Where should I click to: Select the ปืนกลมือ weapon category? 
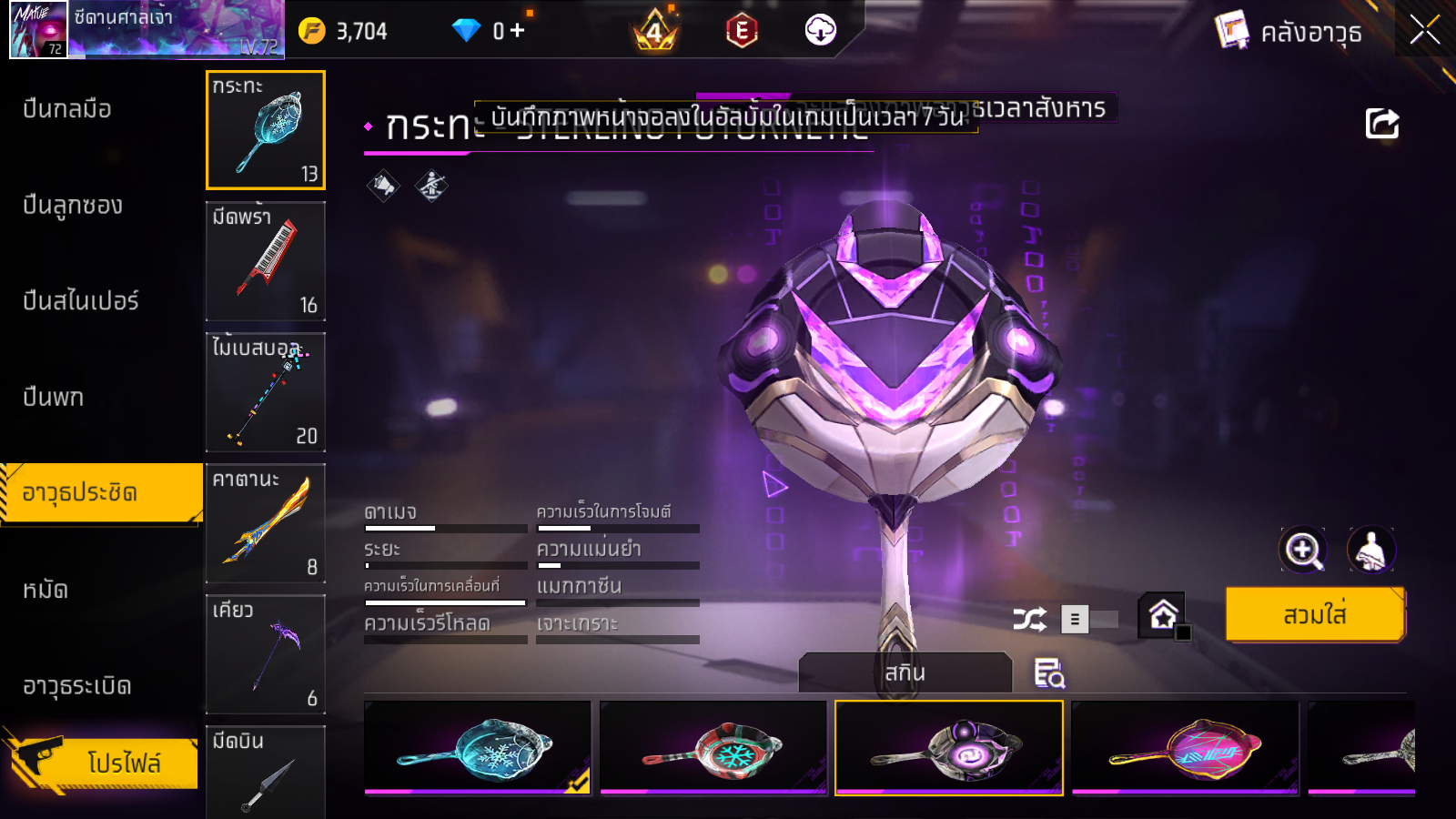(67, 109)
